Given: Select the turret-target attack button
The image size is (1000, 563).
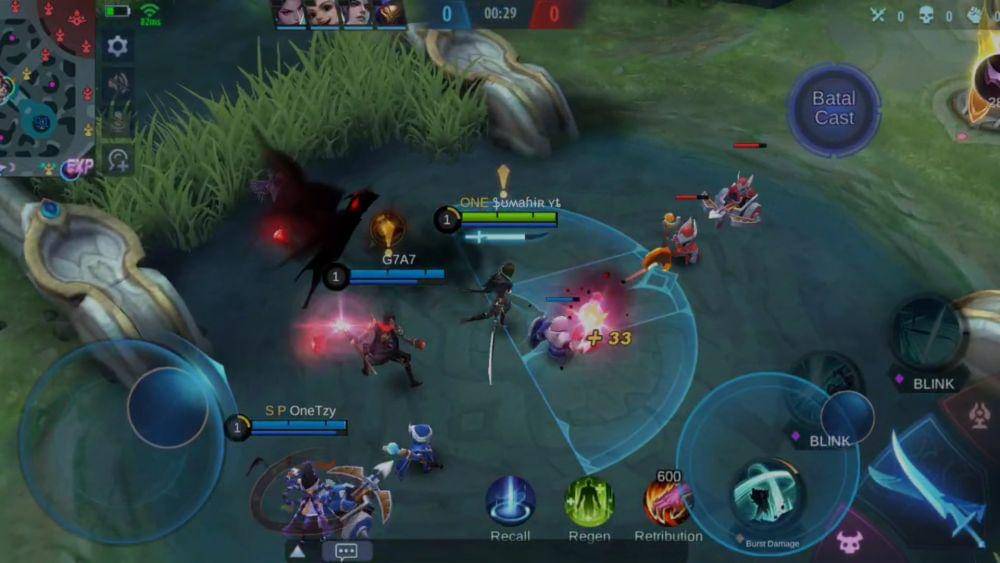Looking at the screenshot, I should pyautogui.click(x=979, y=412).
